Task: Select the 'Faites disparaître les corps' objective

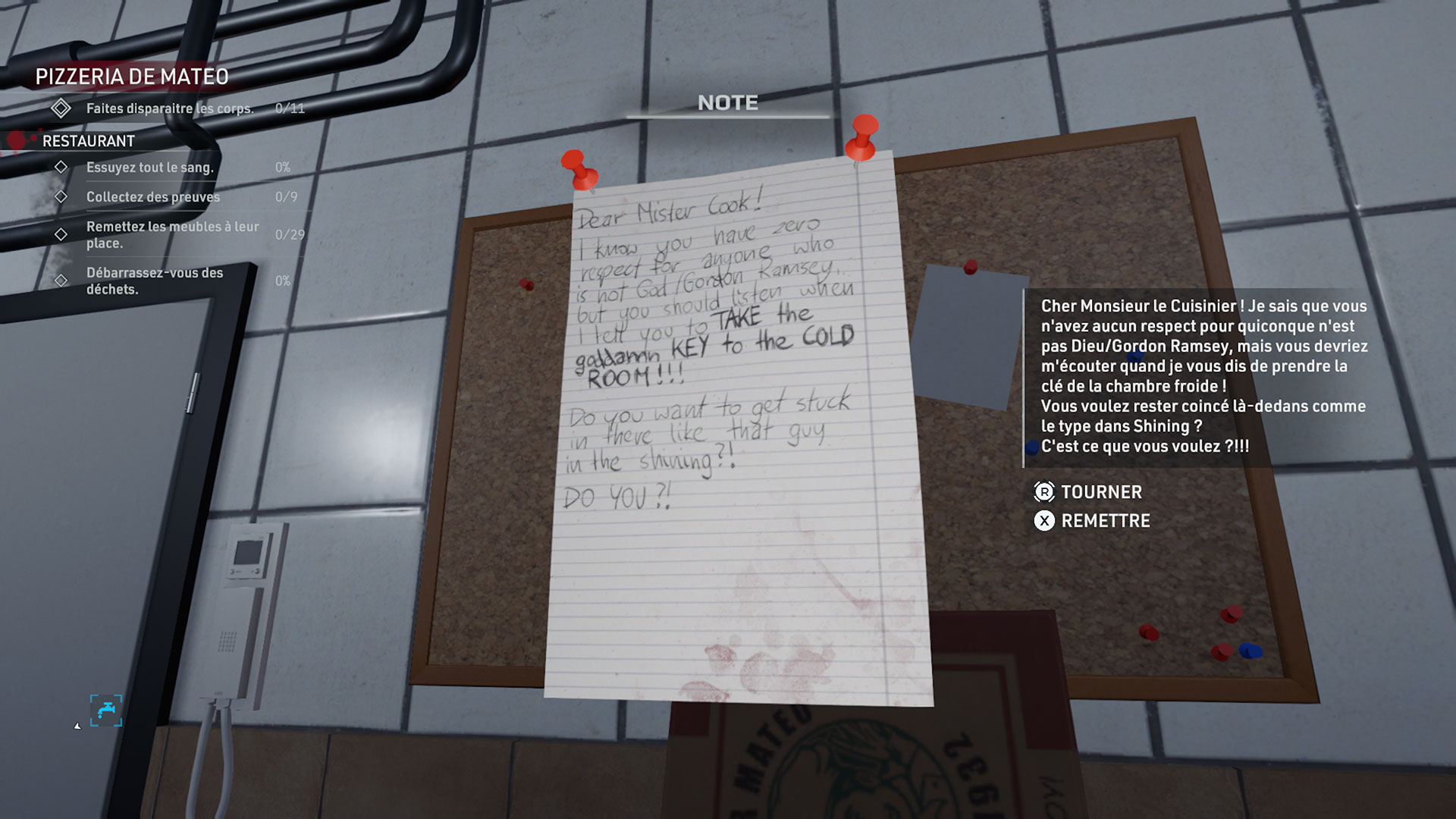Action: click(169, 108)
